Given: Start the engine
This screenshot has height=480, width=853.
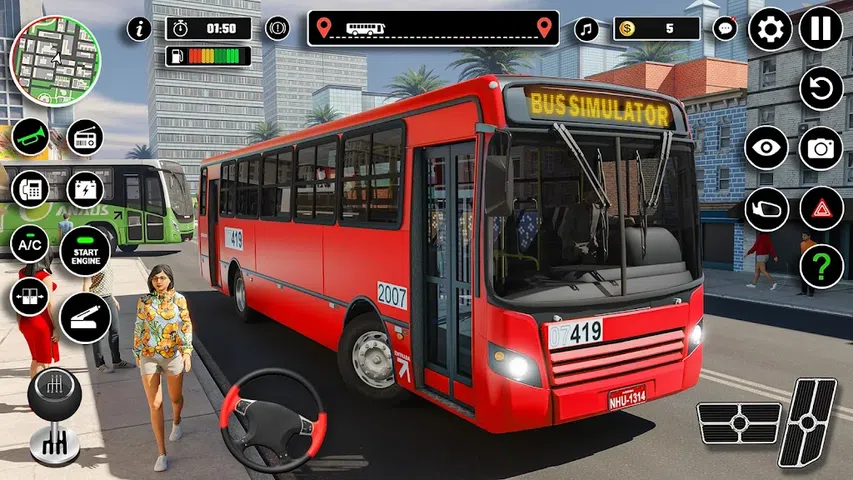Looking at the screenshot, I should 84,250.
